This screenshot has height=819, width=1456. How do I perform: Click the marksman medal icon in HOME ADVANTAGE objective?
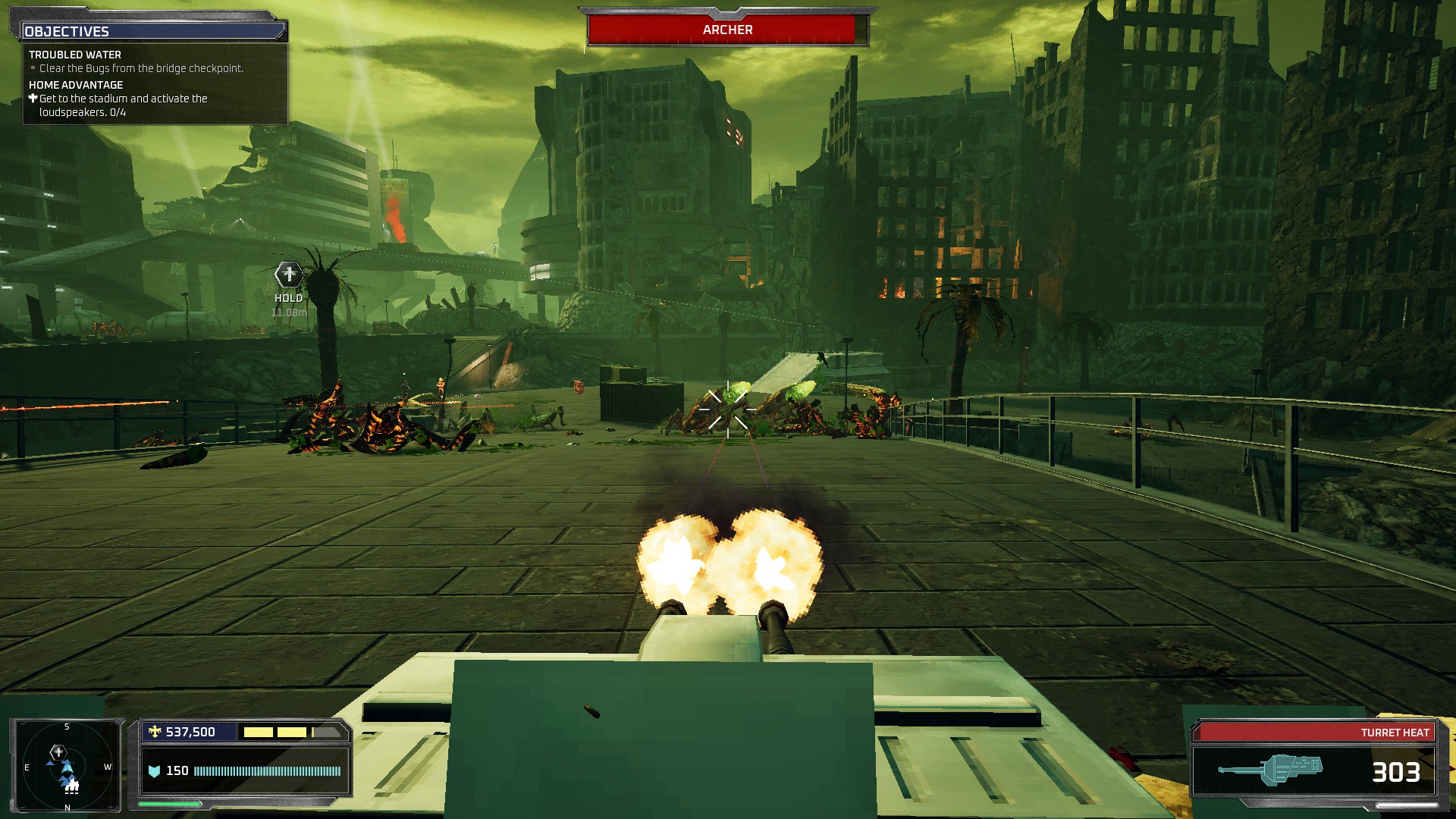[x=33, y=99]
